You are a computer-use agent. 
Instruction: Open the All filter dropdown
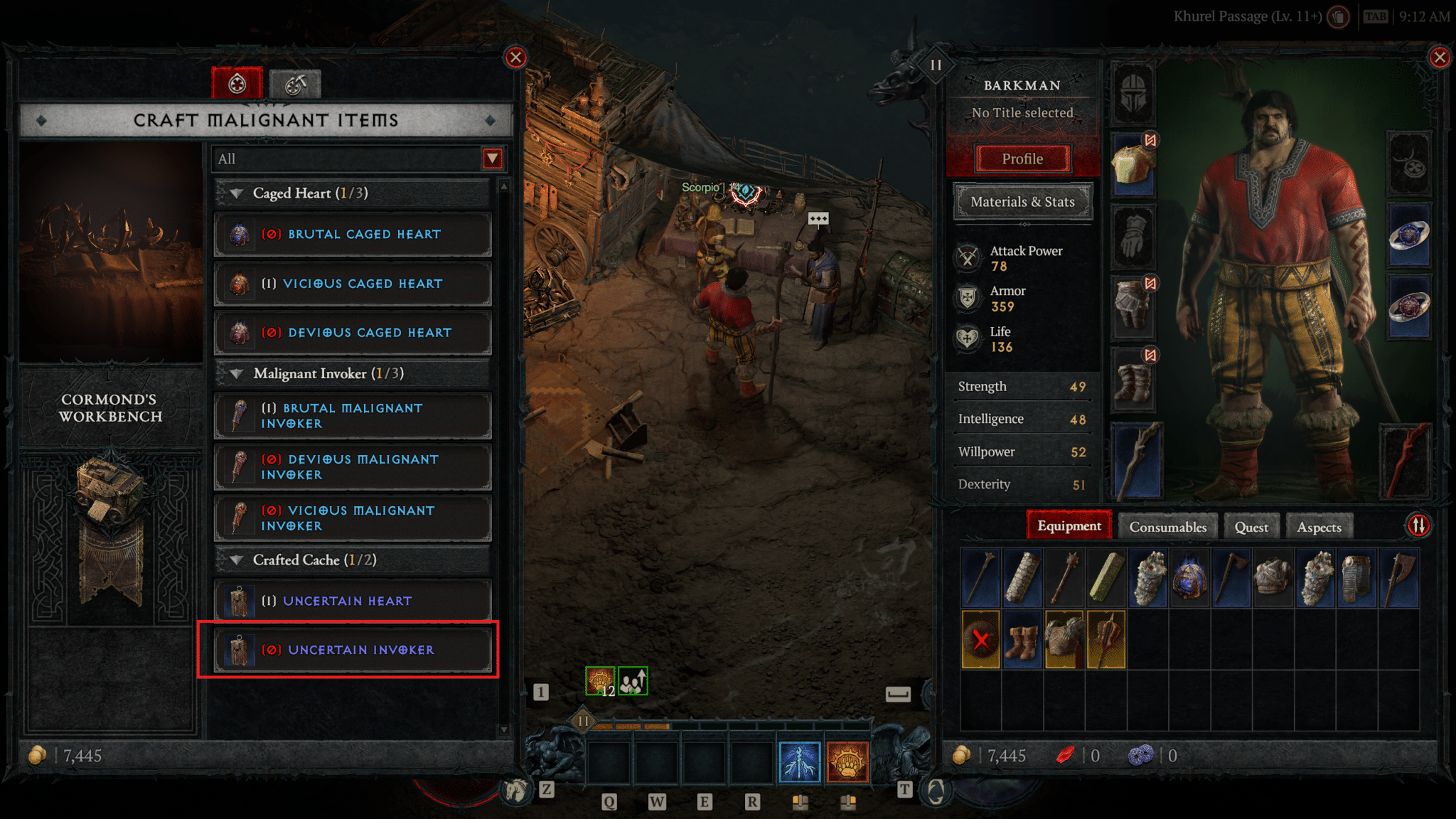coord(492,159)
